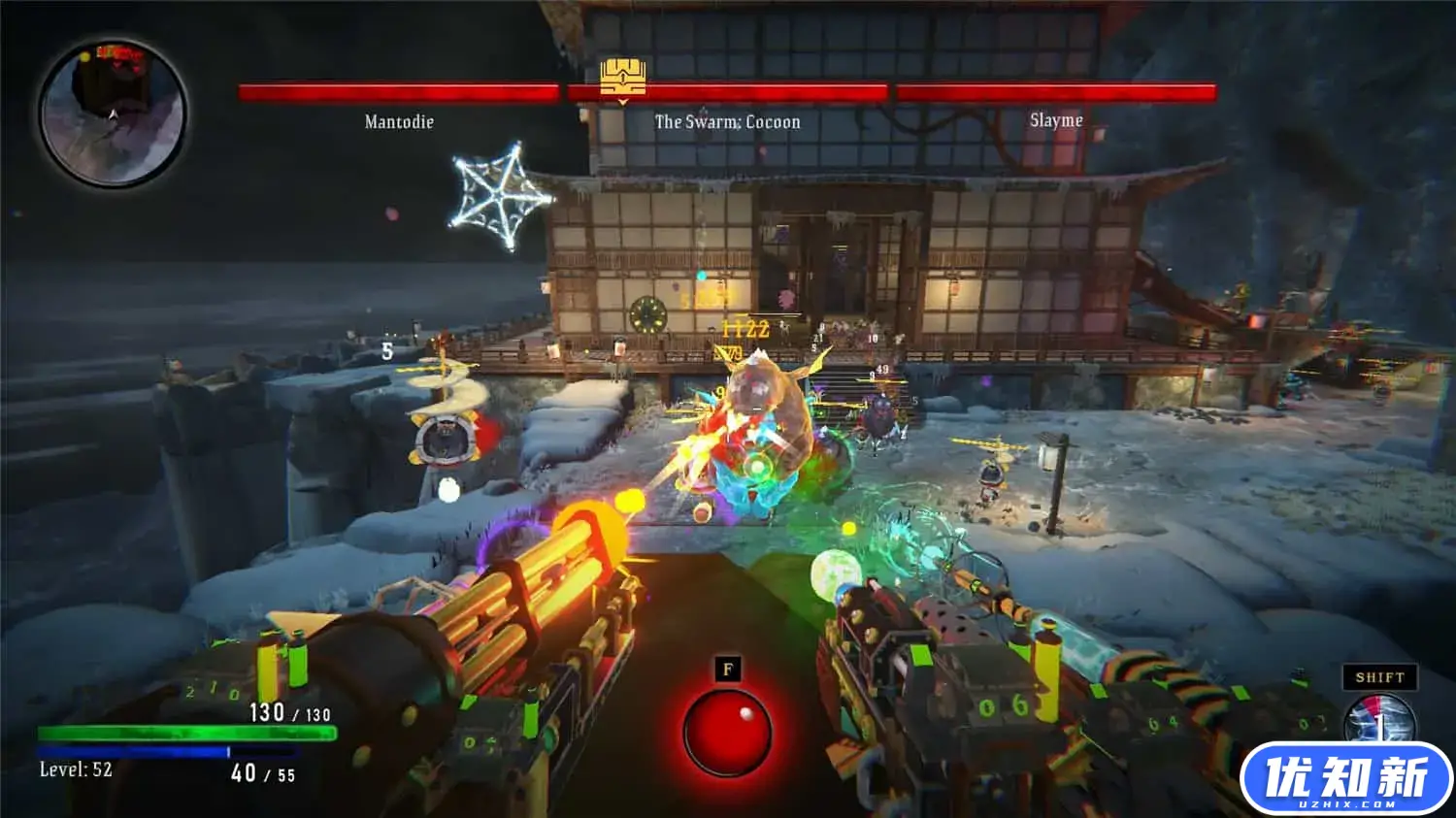Open the UZHIX.COM watermark logo
This screenshot has height=818, width=1456.
[1346, 779]
